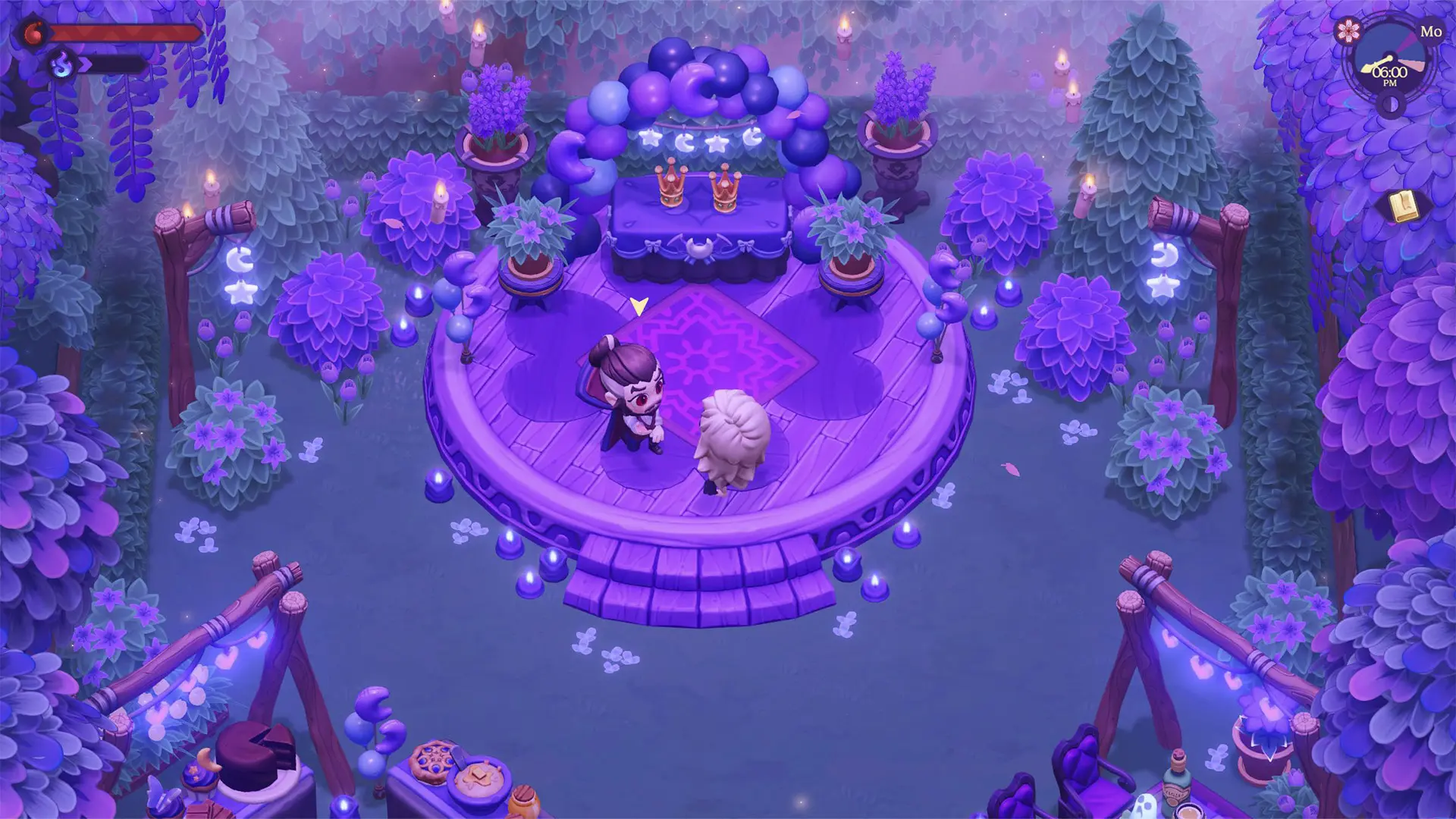The height and width of the screenshot is (819, 1456).
Task: Click the cherry blossom season icon
Action: (1348, 30)
